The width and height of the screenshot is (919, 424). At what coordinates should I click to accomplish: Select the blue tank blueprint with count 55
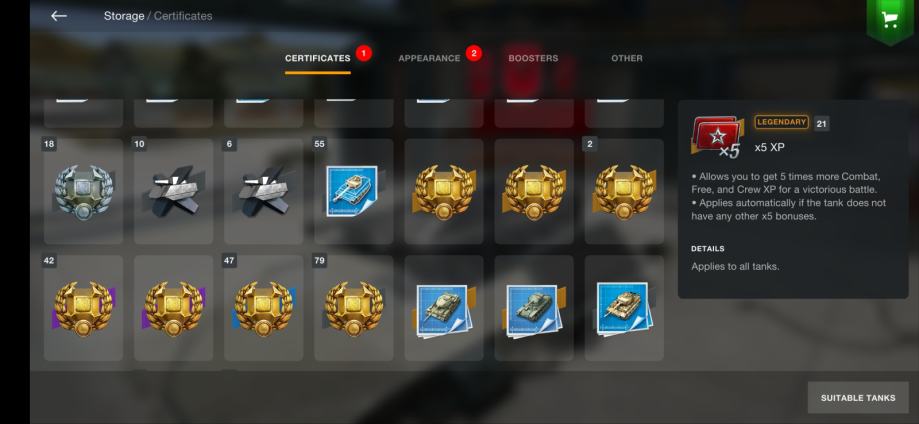pyautogui.click(x=353, y=191)
